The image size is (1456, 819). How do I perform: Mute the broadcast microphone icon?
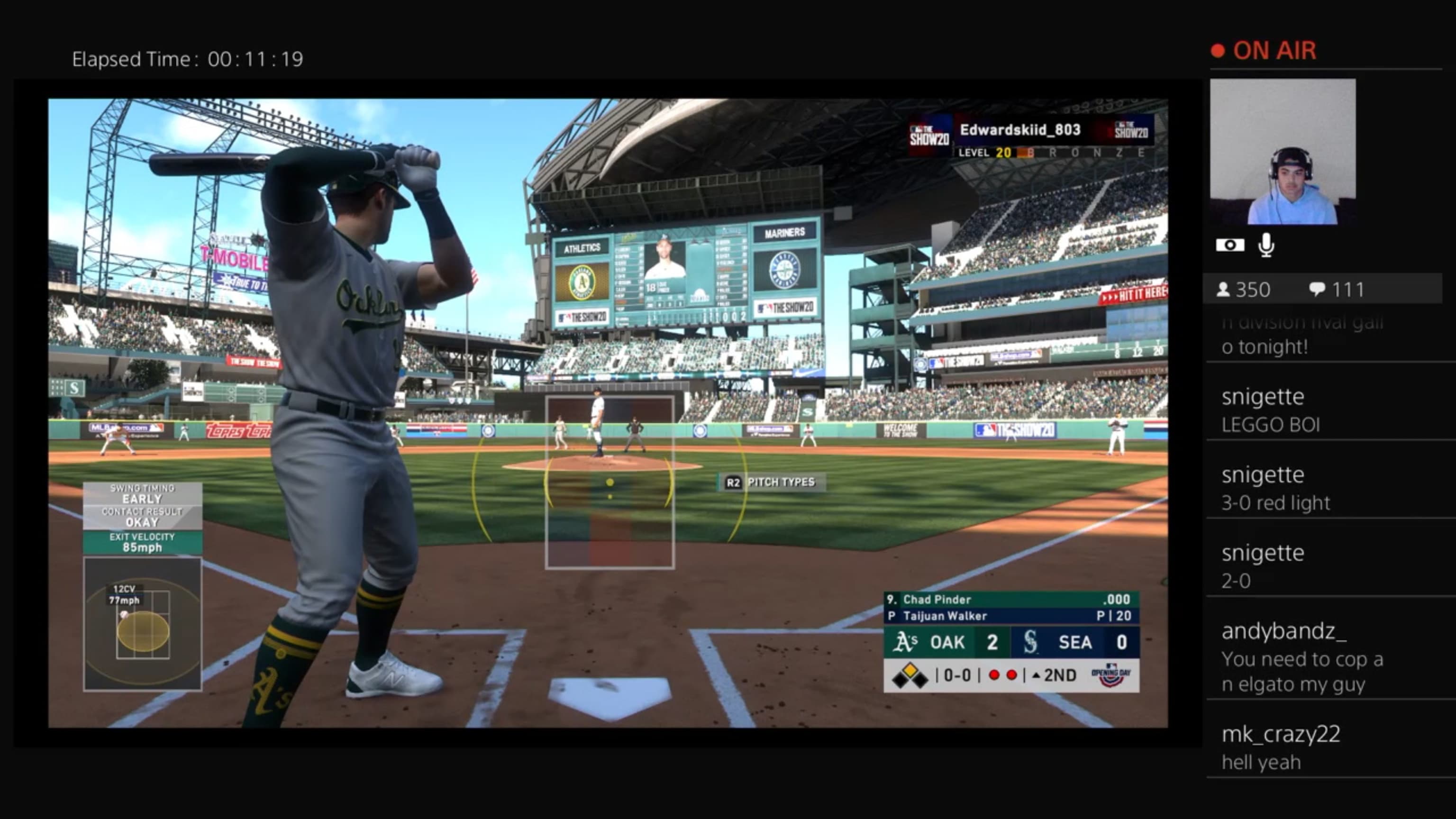pyautogui.click(x=1266, y=245)
